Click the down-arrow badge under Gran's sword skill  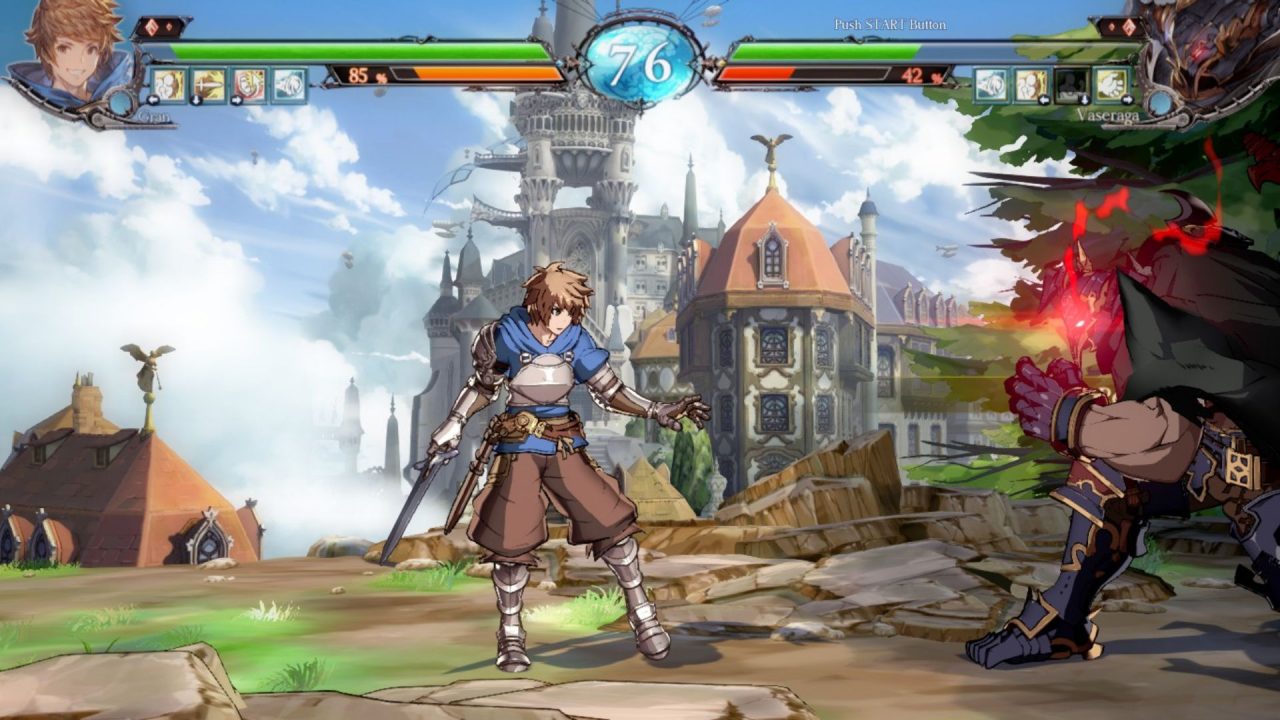196,100
